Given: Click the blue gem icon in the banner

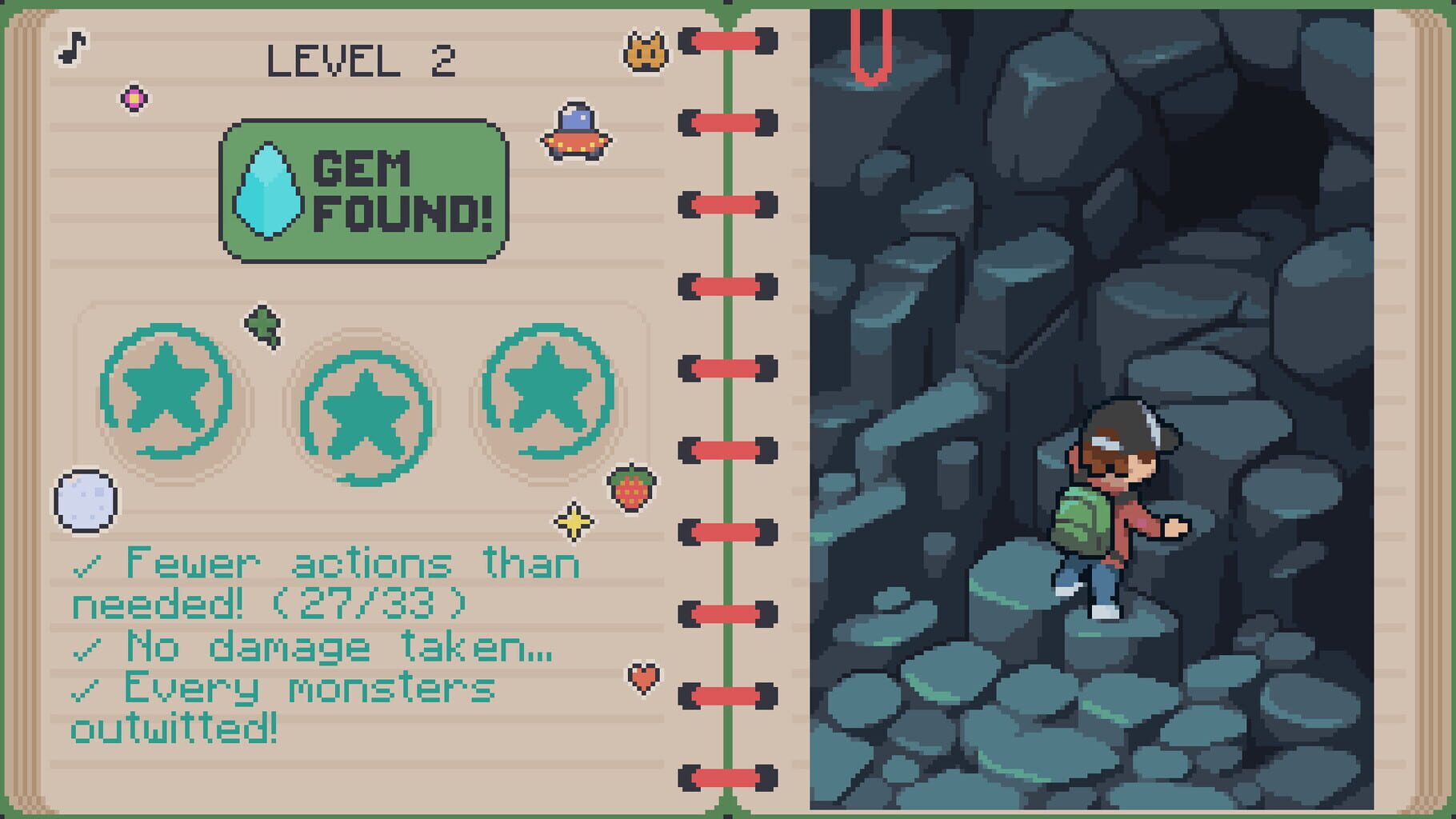Looking at the screenshot, I should coord(268,190).
